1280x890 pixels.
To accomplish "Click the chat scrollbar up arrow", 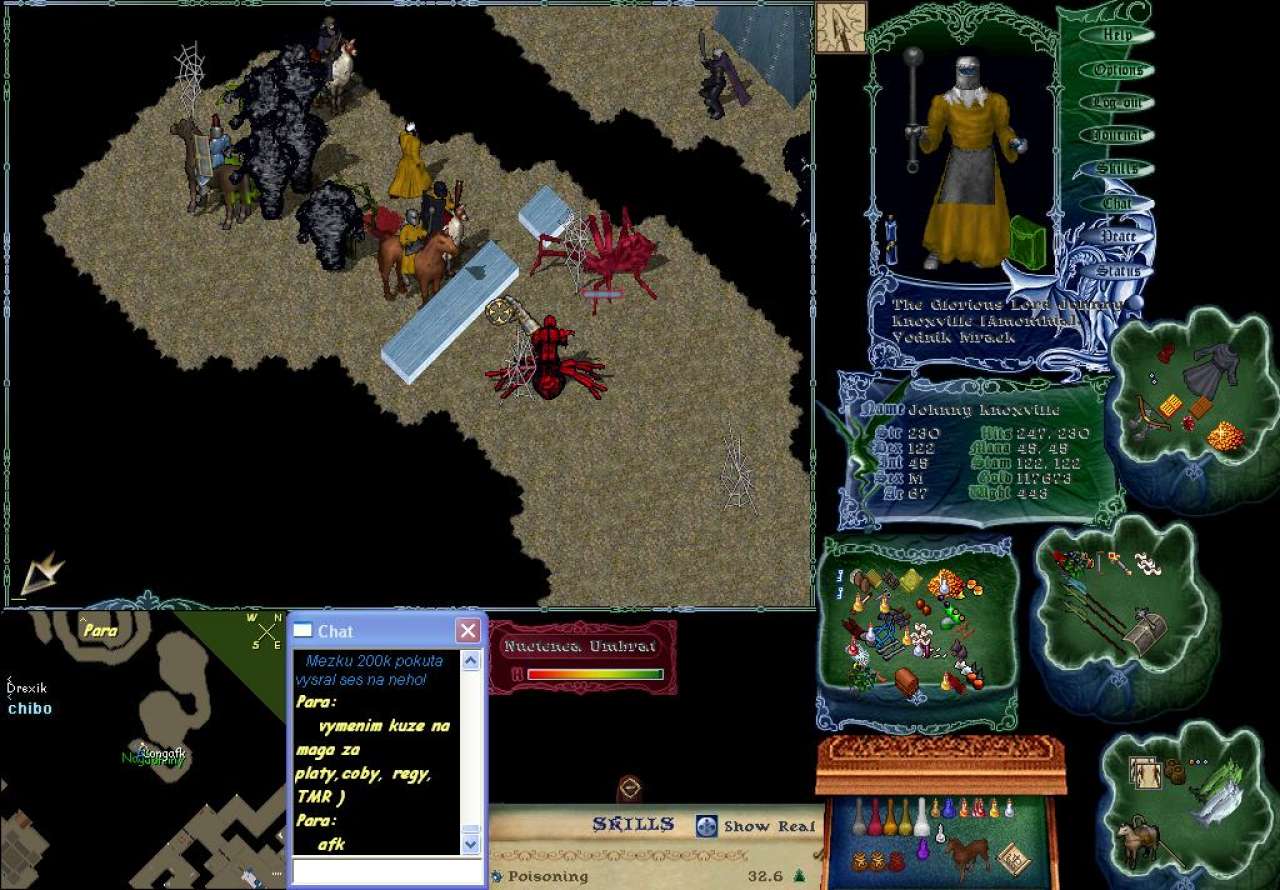I will click(471, 661).
